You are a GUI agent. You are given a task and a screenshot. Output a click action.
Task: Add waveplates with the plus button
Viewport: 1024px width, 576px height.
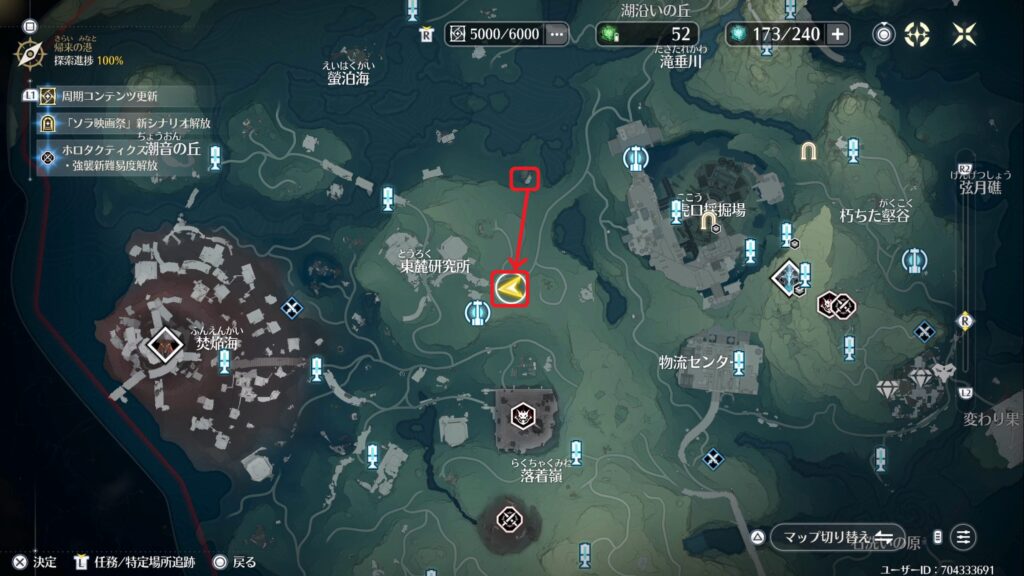click(837, 34)
